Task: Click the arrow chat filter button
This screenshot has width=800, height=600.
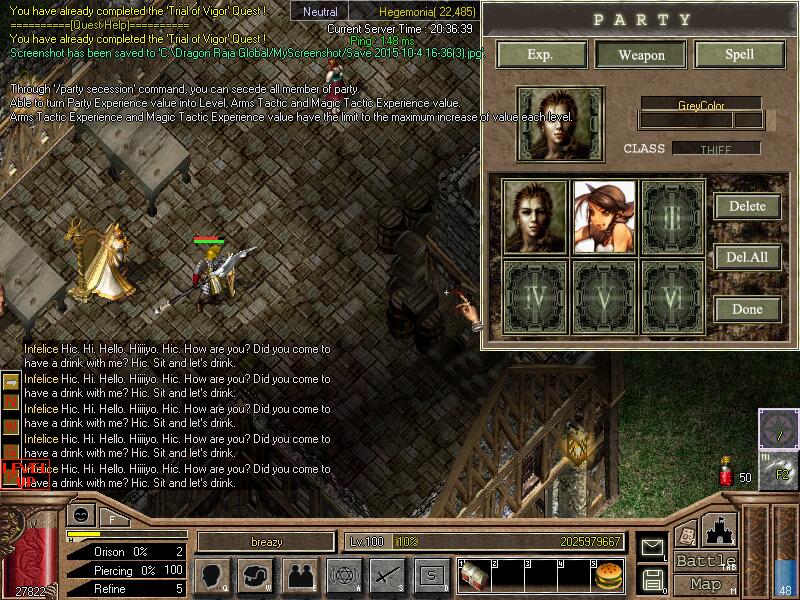Action: click(x=12, y=382)
